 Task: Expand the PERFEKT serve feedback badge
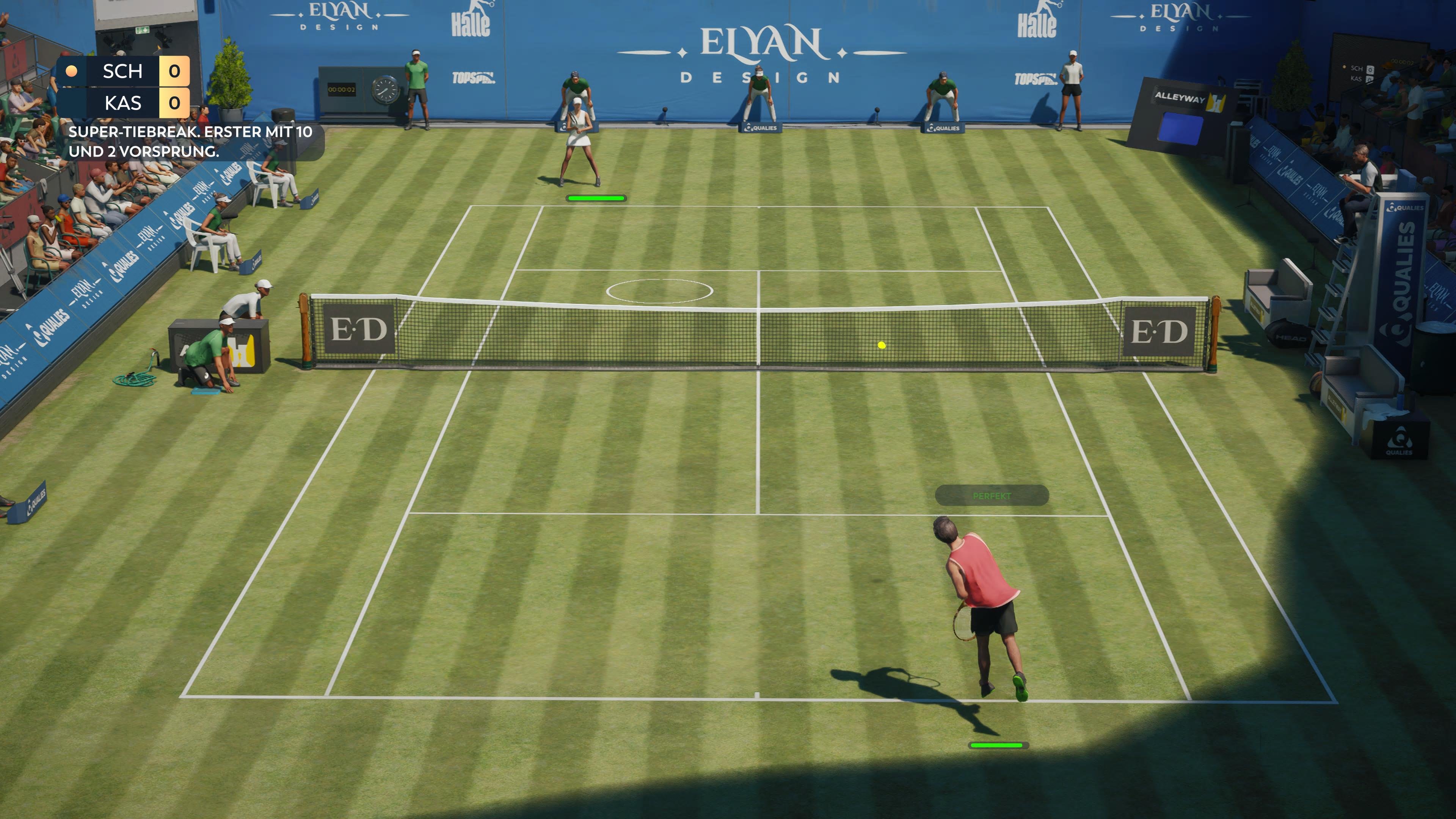coord(992,496)
